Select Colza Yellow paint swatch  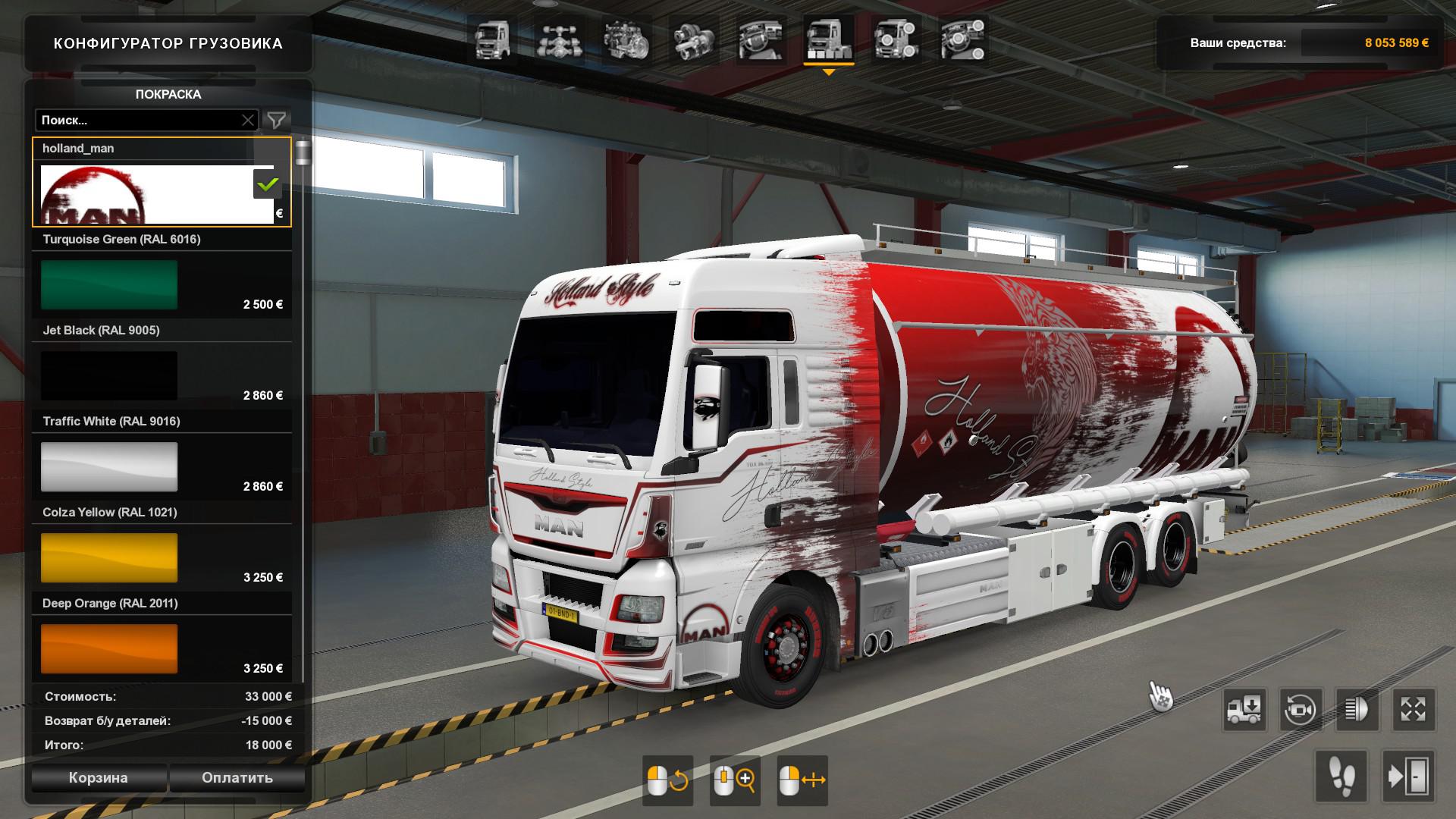109,558
